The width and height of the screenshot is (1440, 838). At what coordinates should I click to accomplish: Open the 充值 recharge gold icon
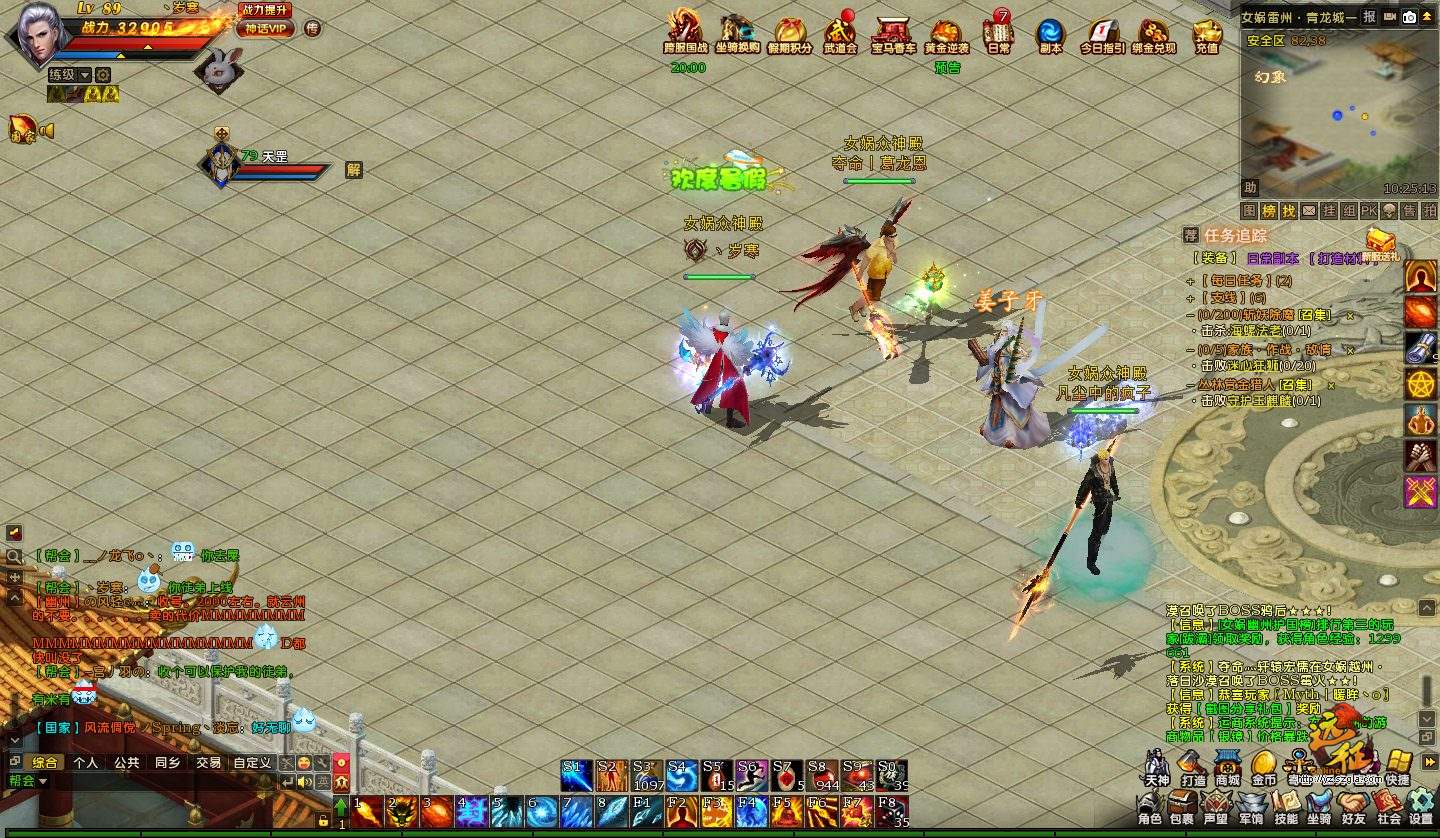[1207, 34]
